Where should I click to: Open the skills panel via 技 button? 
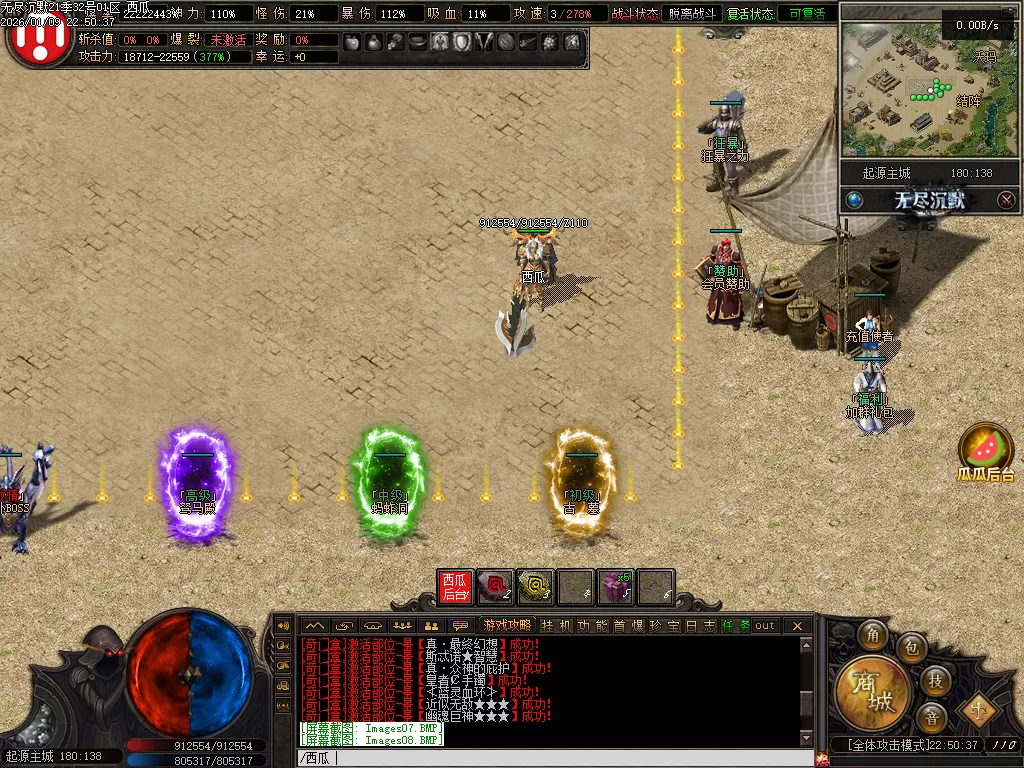point(935,681)
